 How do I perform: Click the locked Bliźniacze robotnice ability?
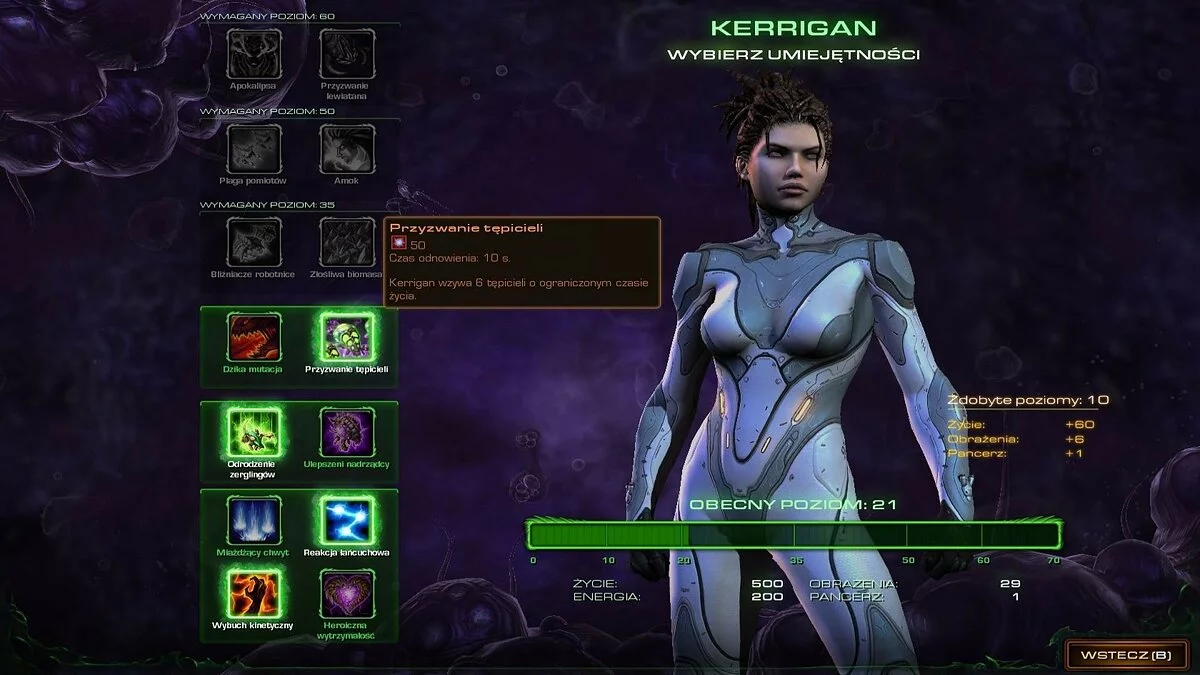(x=254, y=243)
